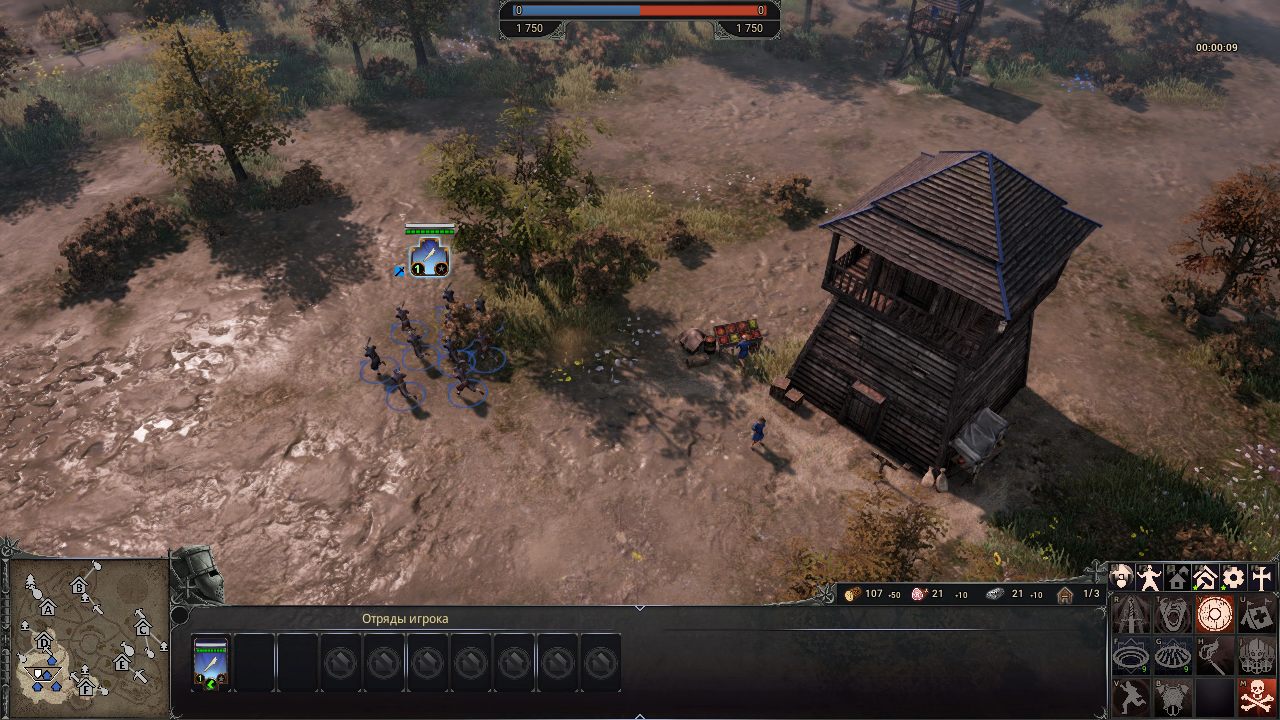The width and height of the screenshot is (1280, 720).
Task: Open the gear cog tab
Action: [1234, 578]
